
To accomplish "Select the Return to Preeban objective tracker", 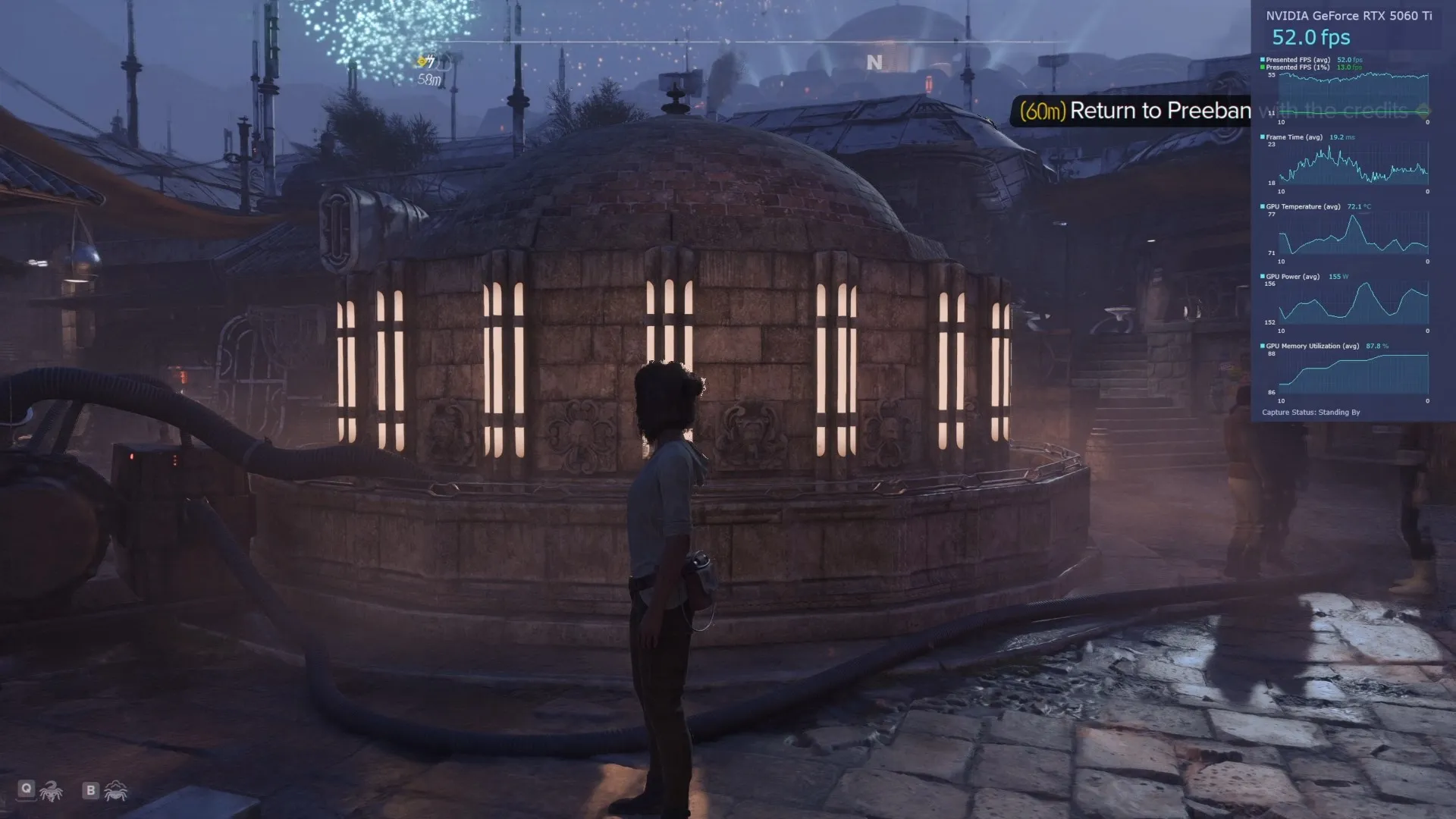I will (x=1134, y=111).
